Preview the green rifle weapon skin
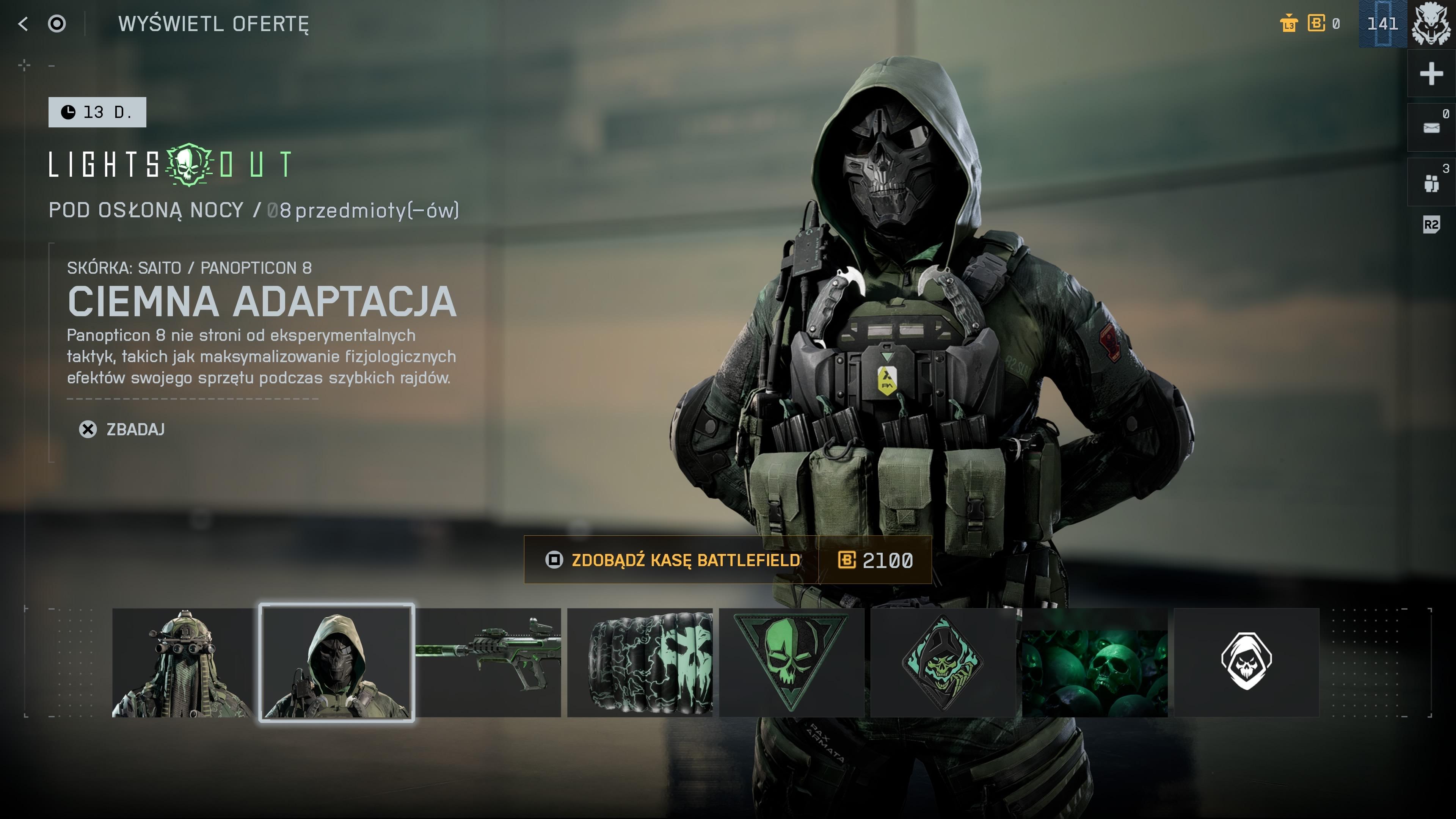The height and width of the screenshot is (819, 1456). pyautogui.click(x=489, y=662)
